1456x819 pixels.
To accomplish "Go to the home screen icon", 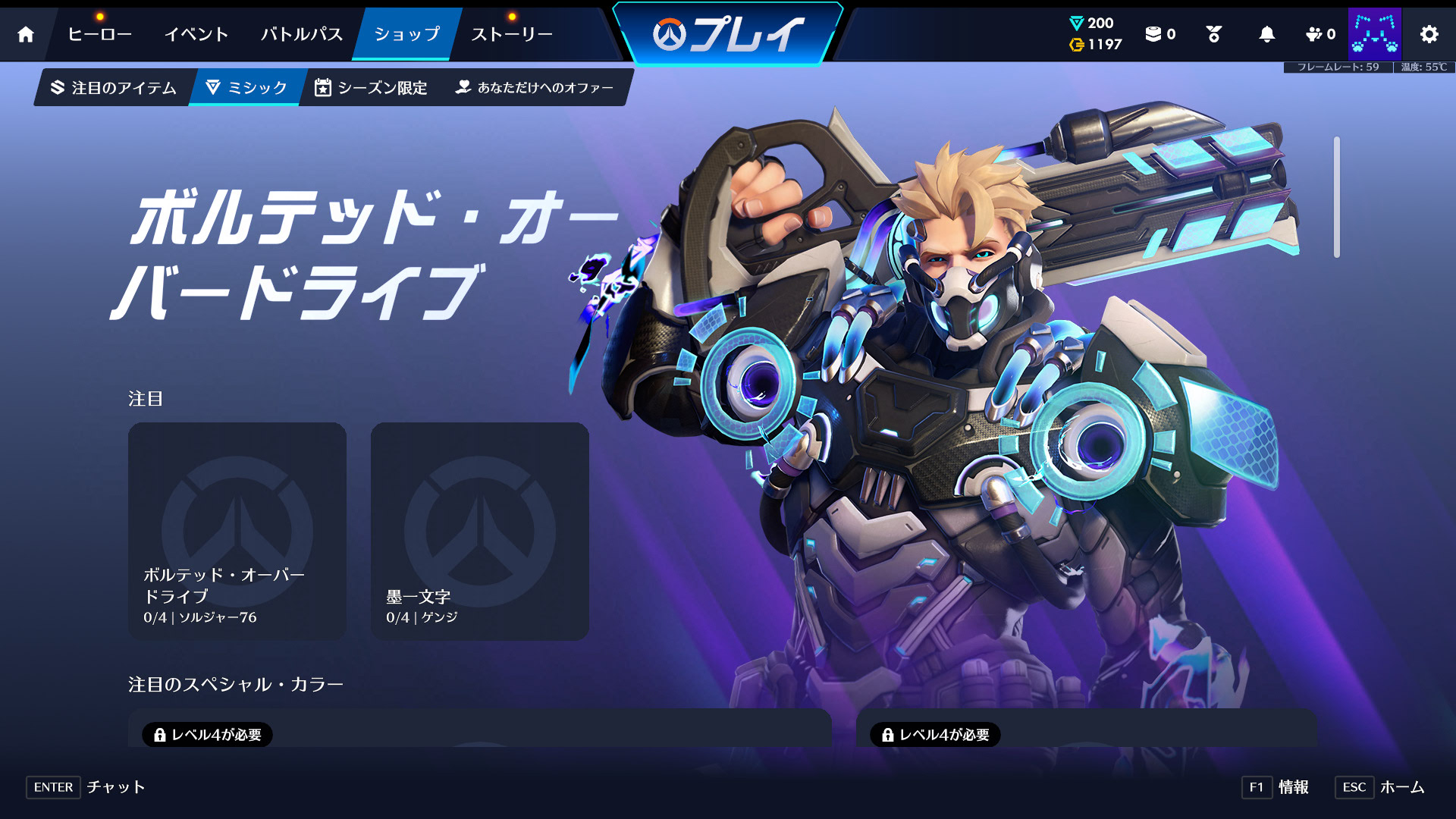I will 26,34.
